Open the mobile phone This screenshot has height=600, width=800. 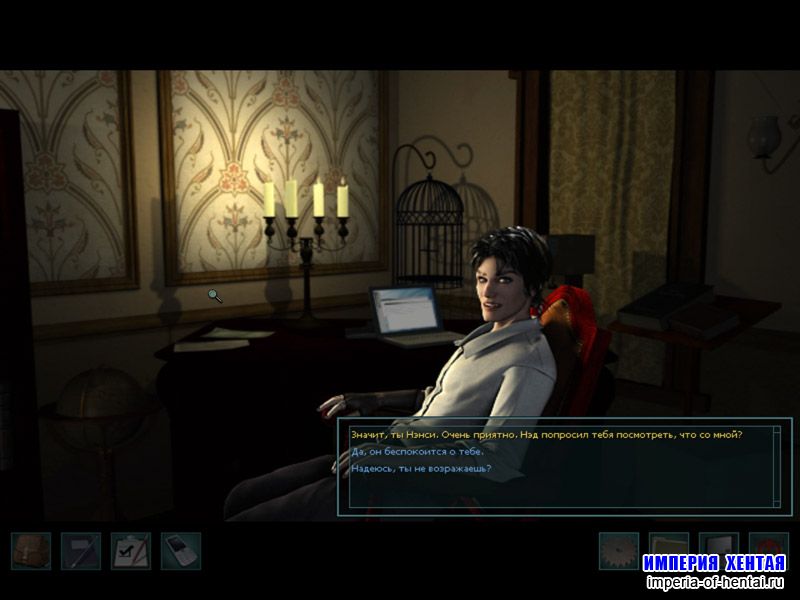click(x=180, y=551)
